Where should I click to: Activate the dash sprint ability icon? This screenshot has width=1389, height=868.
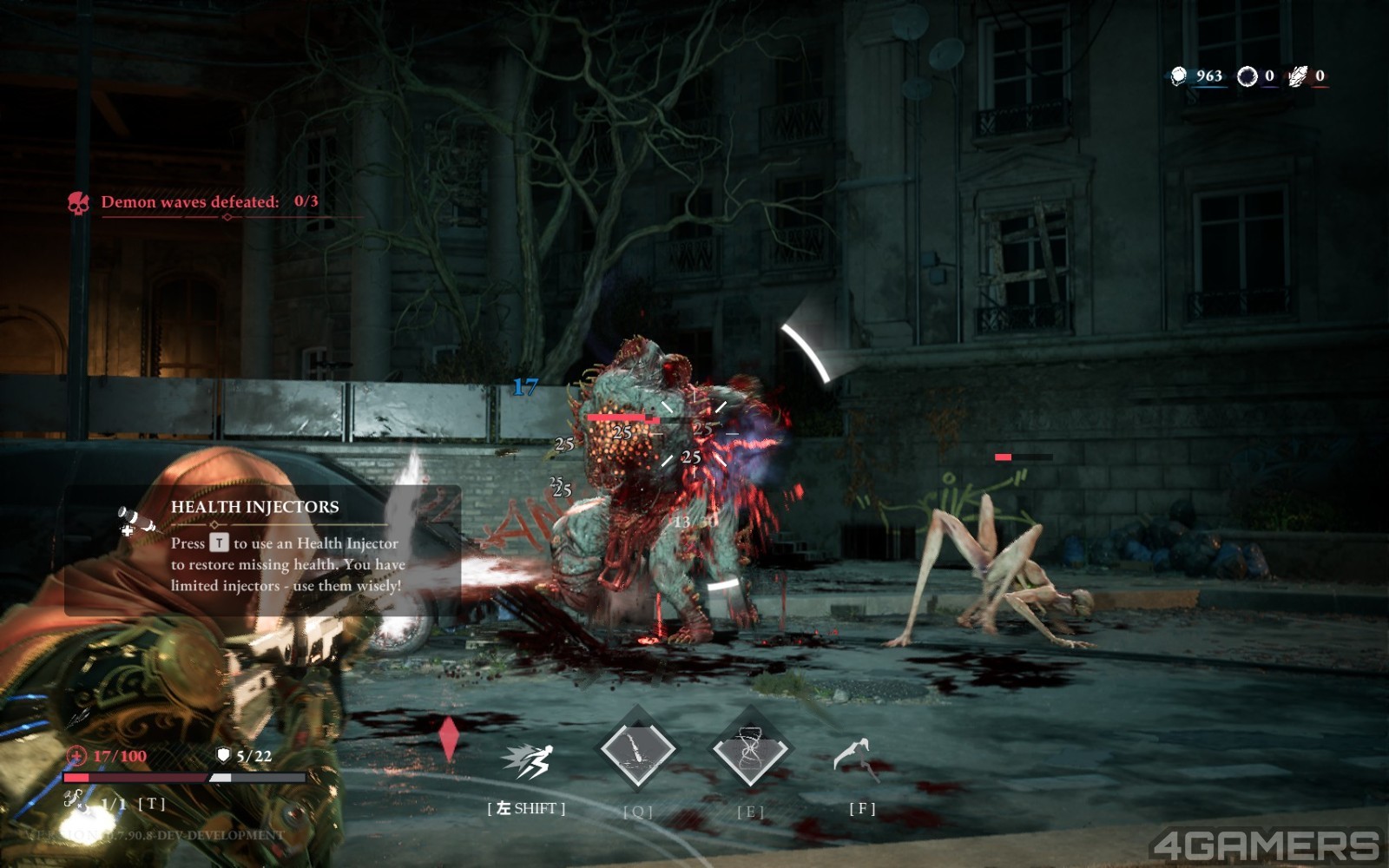(527, 761)
